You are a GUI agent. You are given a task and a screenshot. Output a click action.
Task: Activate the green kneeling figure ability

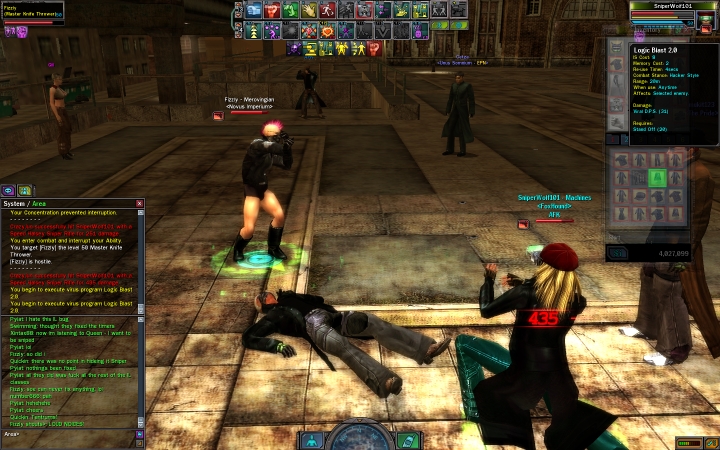[x=289, y=10]
